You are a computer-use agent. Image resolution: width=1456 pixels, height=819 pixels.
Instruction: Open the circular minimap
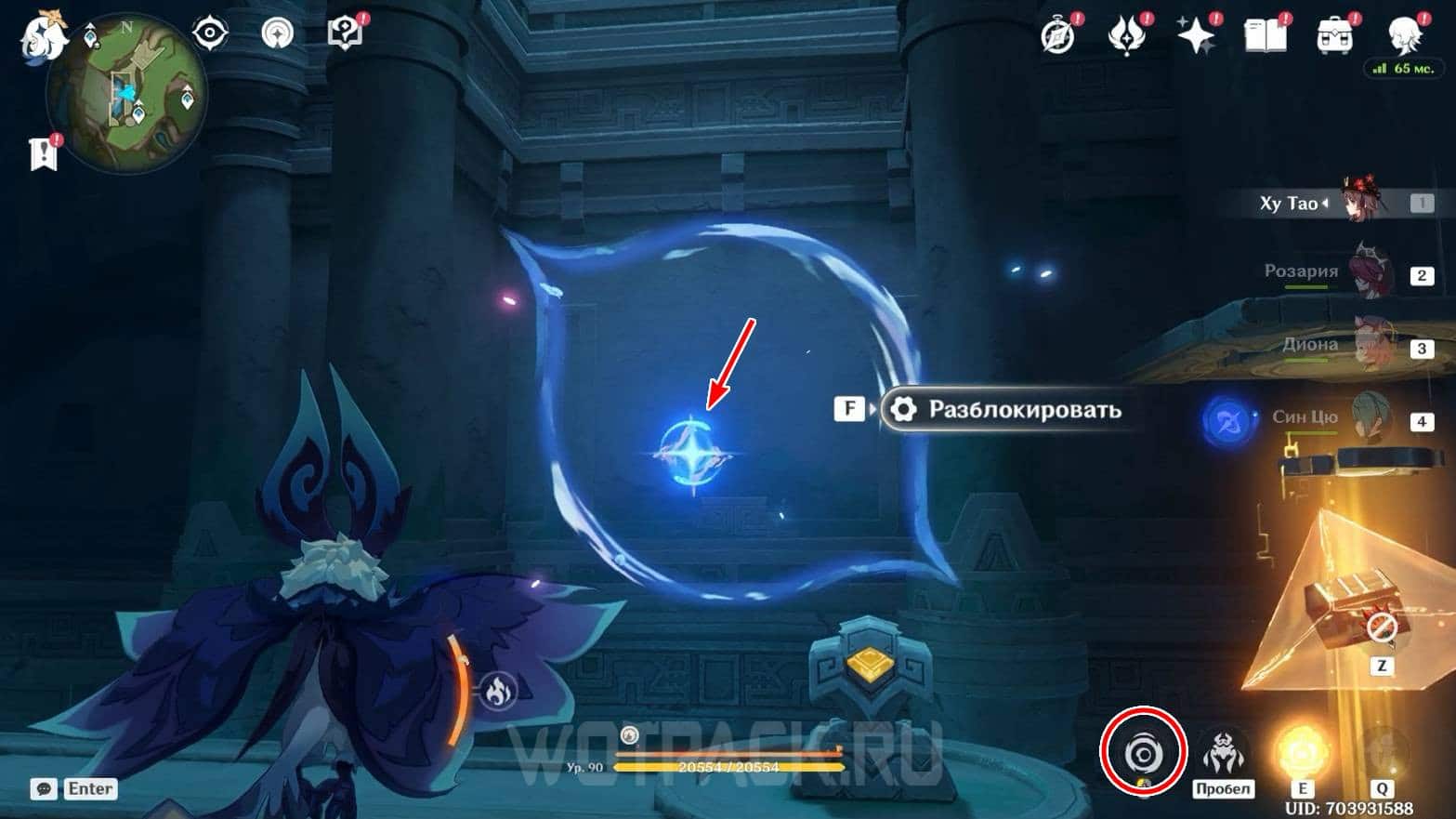[127, 93]
